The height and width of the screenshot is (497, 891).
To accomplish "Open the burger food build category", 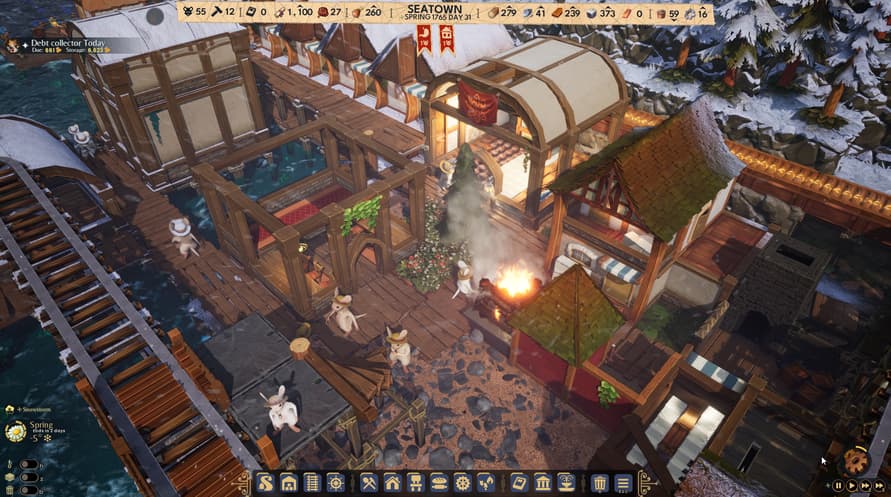I will [439, 484].
